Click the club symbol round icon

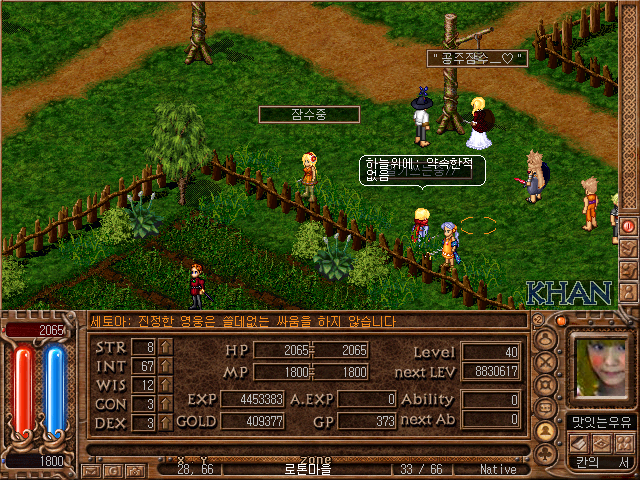point(546,453)
